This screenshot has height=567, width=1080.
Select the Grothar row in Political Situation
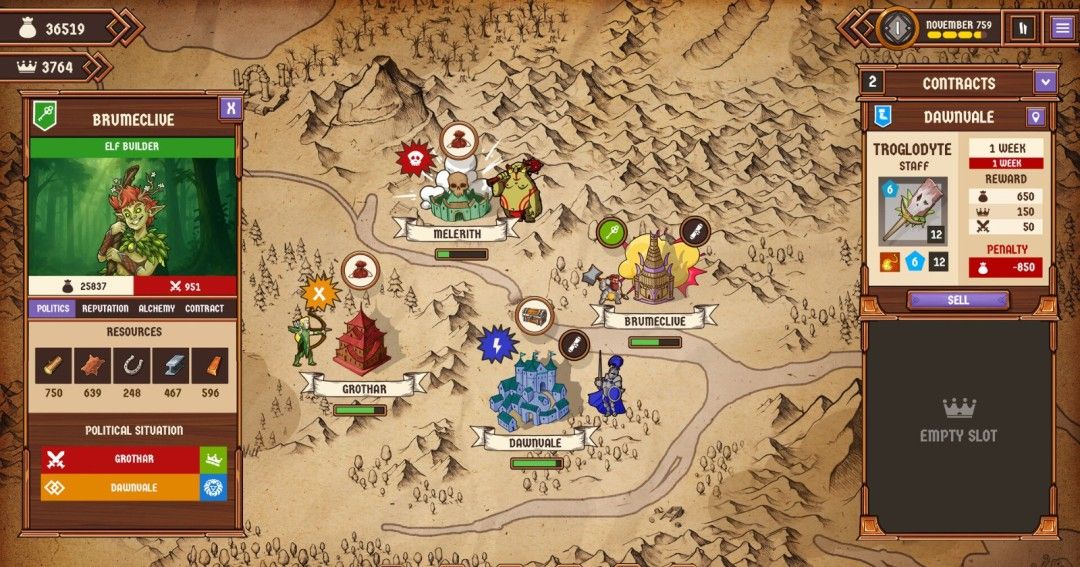120,460
